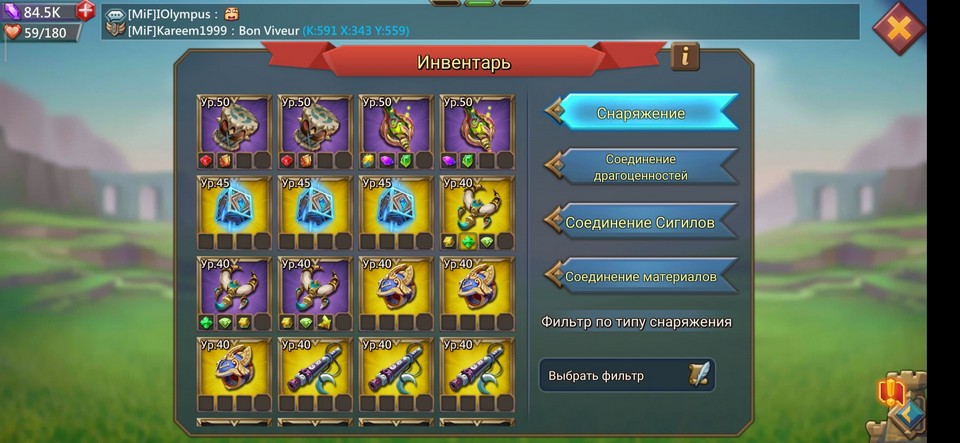Select the gold-background level 40 scorpion item
Viewport: 960px width, 443px height.
tap(477, 212)
